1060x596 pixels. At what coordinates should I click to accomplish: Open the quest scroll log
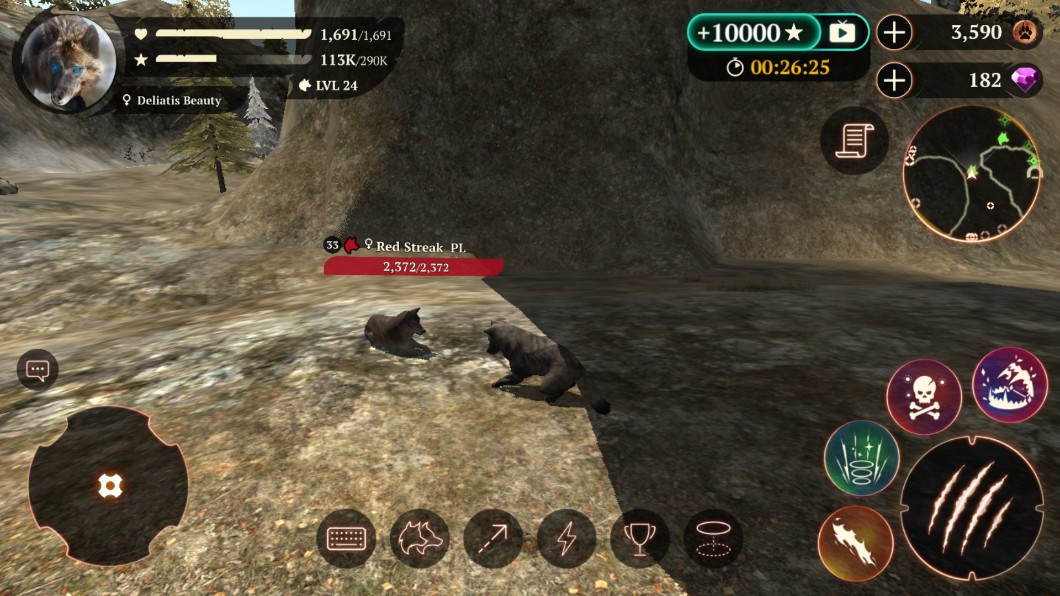pyautogui.click(x=853, y=140)
